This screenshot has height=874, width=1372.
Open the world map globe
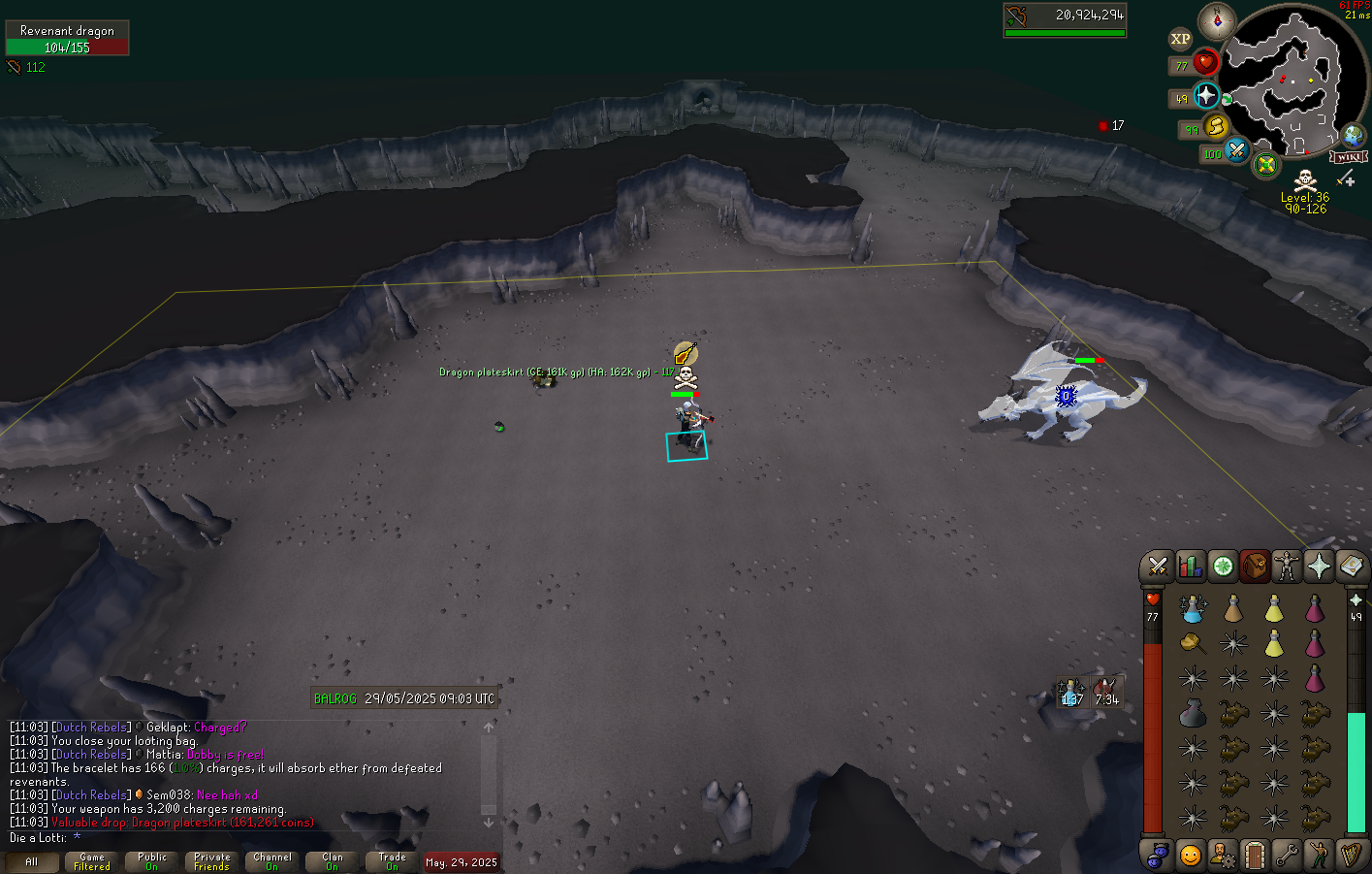[1352, 135]
